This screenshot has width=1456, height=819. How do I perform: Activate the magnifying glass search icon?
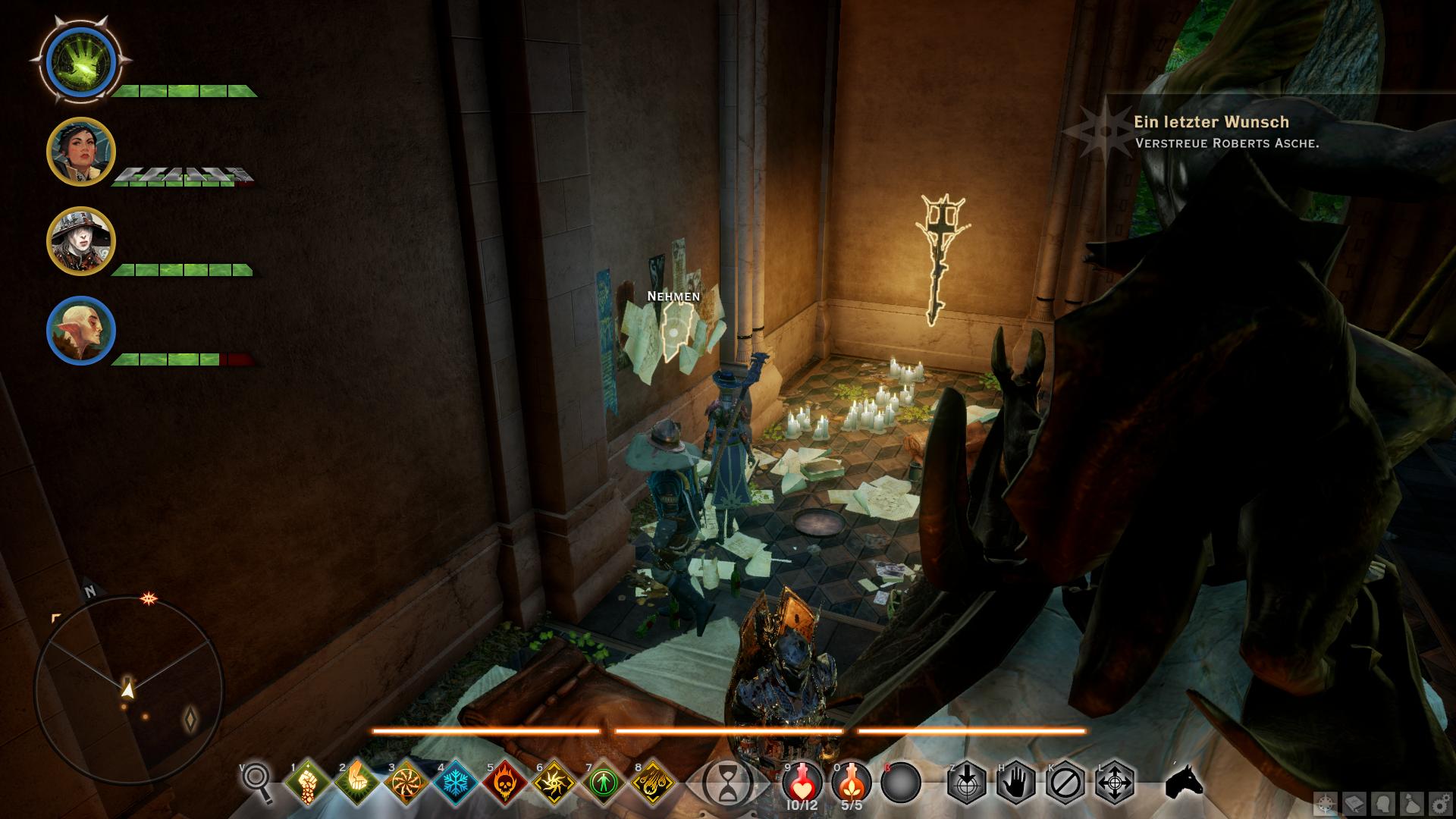[x=257, y=781]
